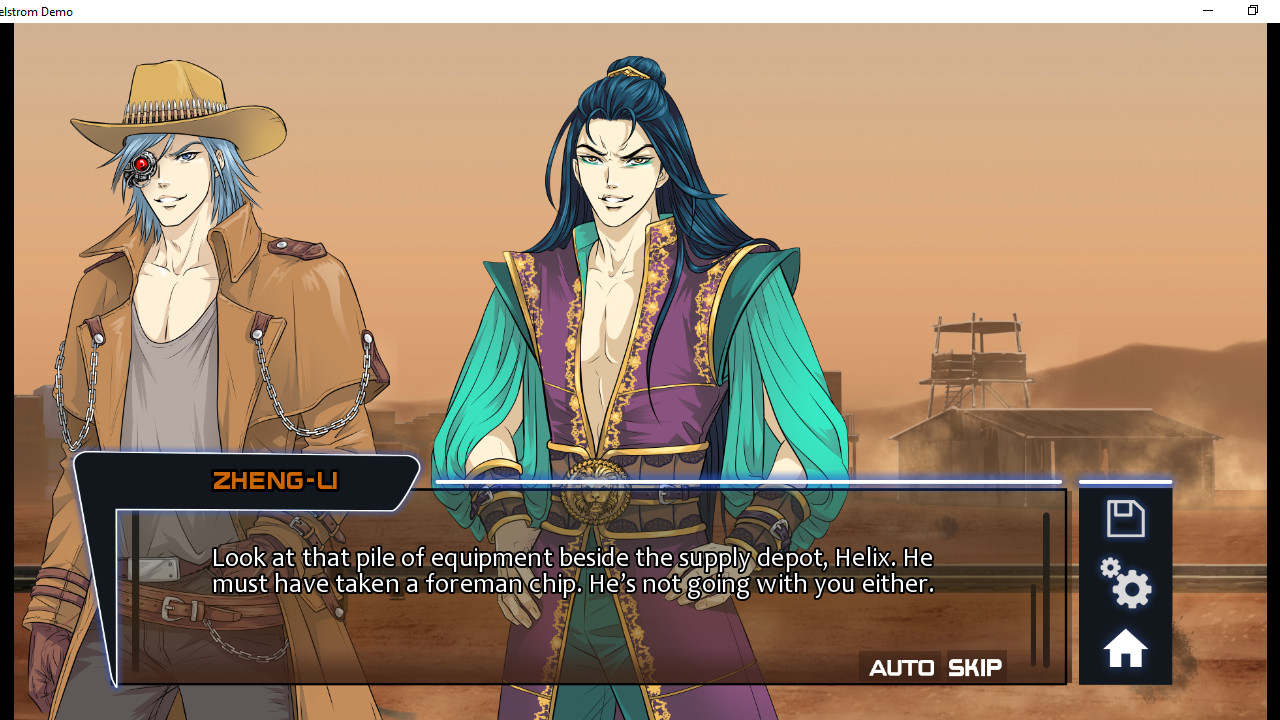The image size is (1280, 720).
Task: Click the ZHENG-LI name plate
Action: pyautogui.click(x=274, y=481)
